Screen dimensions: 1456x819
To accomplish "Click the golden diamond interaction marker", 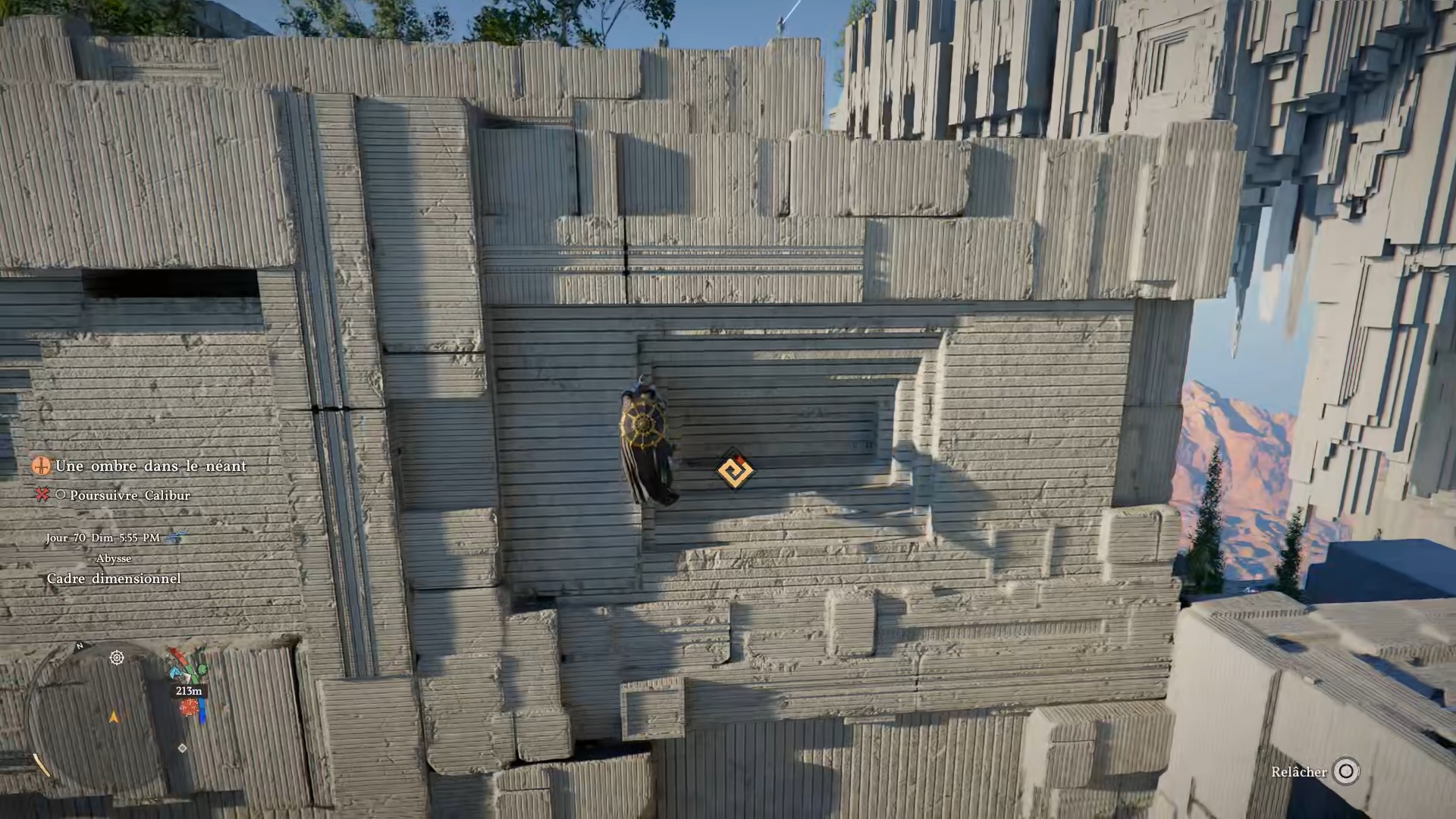I will [734, 470].
